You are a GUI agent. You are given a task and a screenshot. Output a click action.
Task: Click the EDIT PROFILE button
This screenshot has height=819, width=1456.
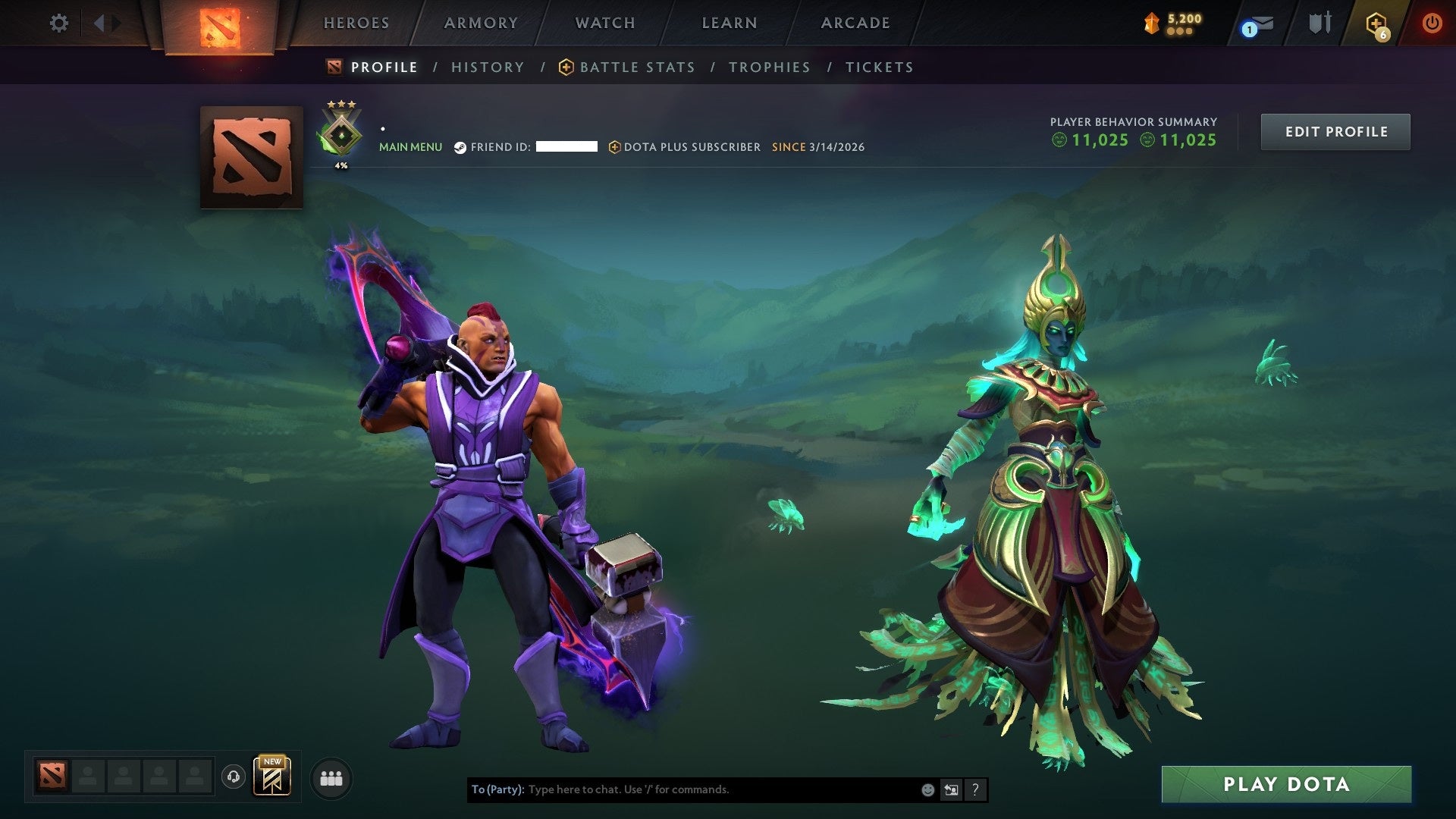tap(1335, 130)
